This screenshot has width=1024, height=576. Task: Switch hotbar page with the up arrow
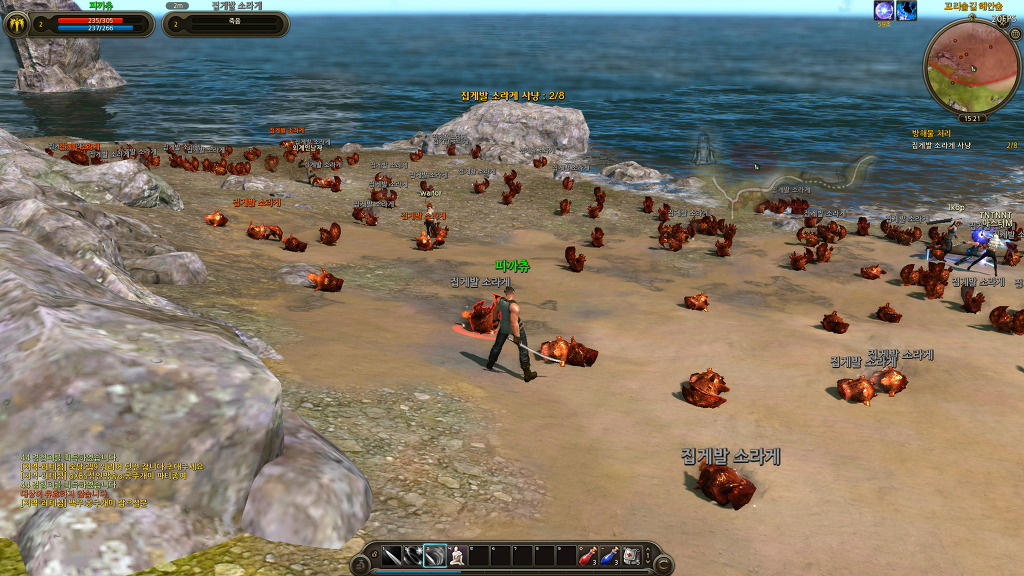[x=648, y=549]
